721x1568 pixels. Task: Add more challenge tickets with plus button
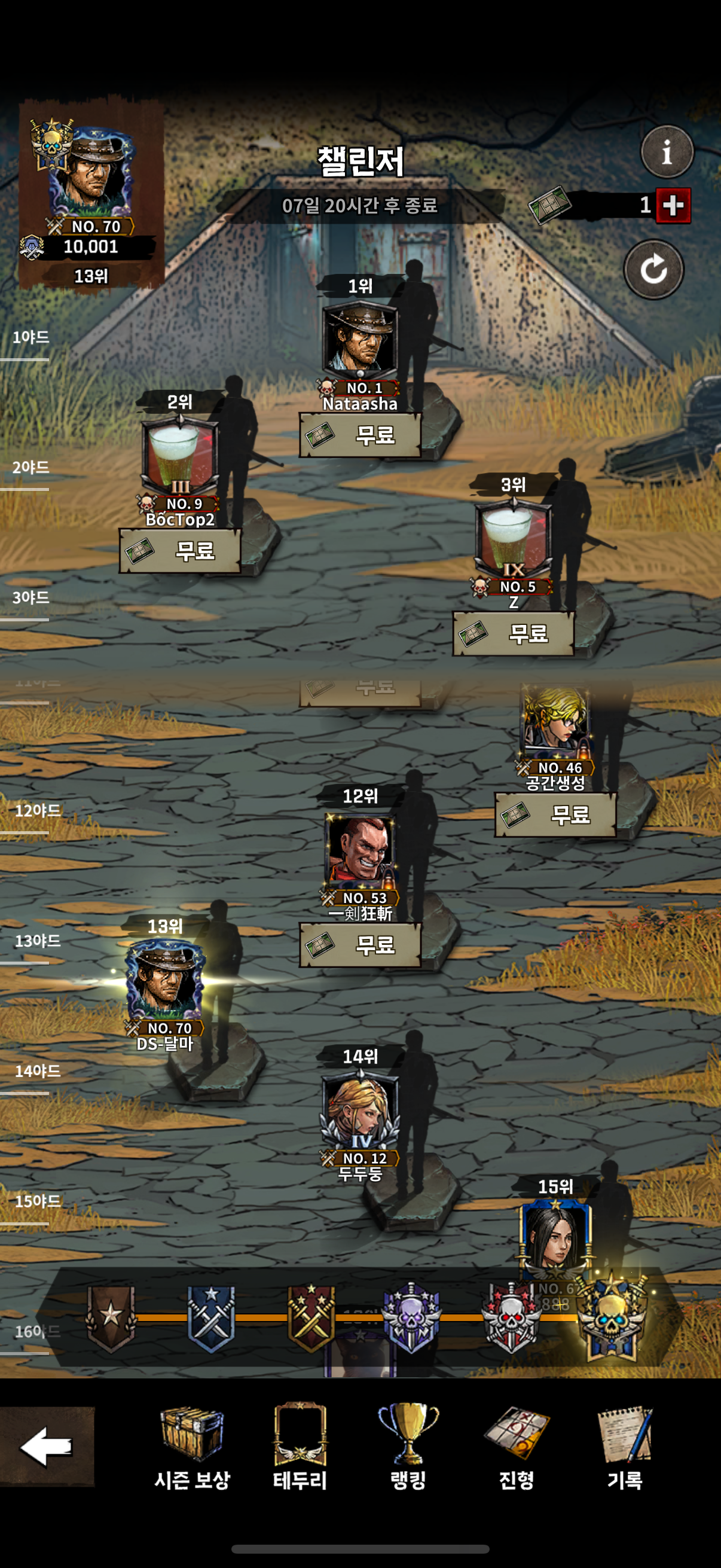[x=673, y=206]
